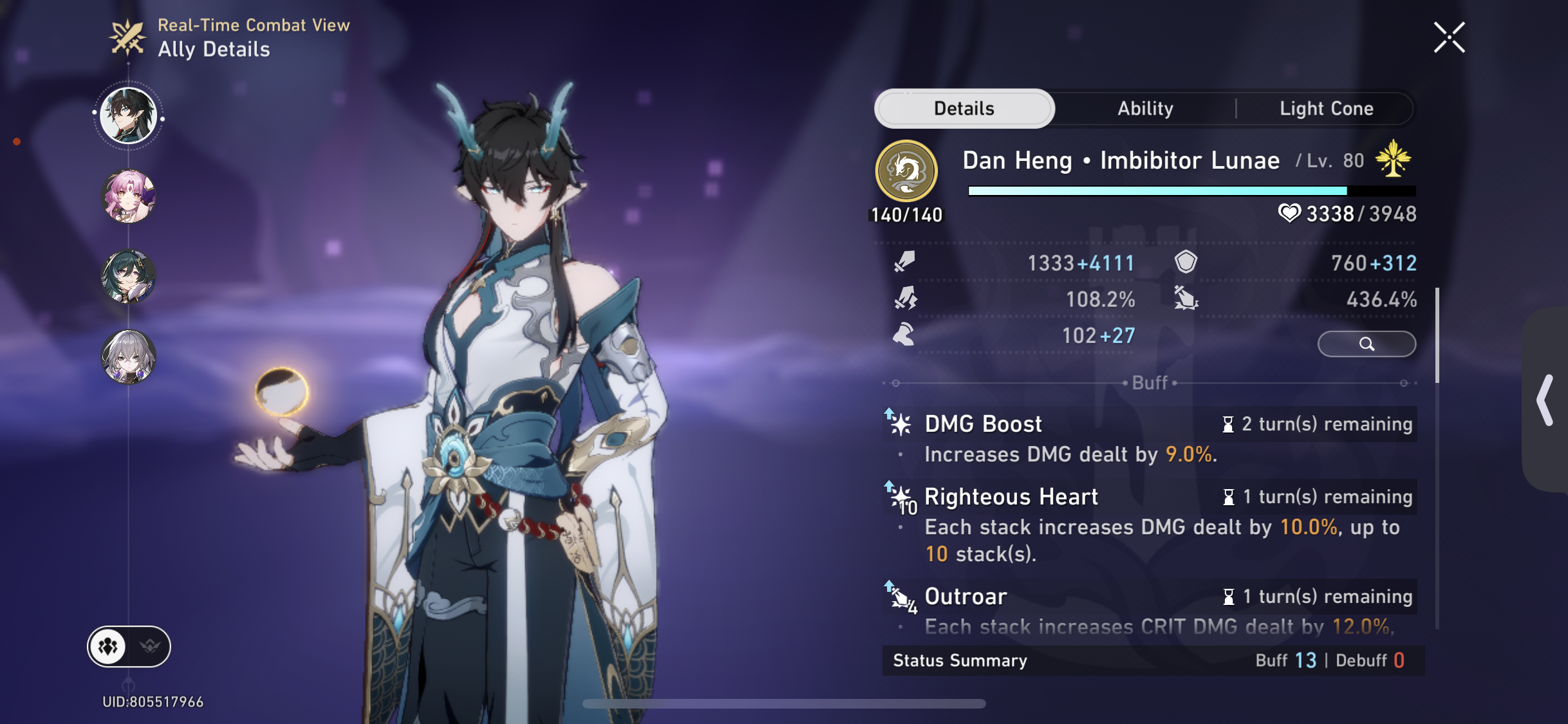Switch to the Ability tab

coord(1144,108)
